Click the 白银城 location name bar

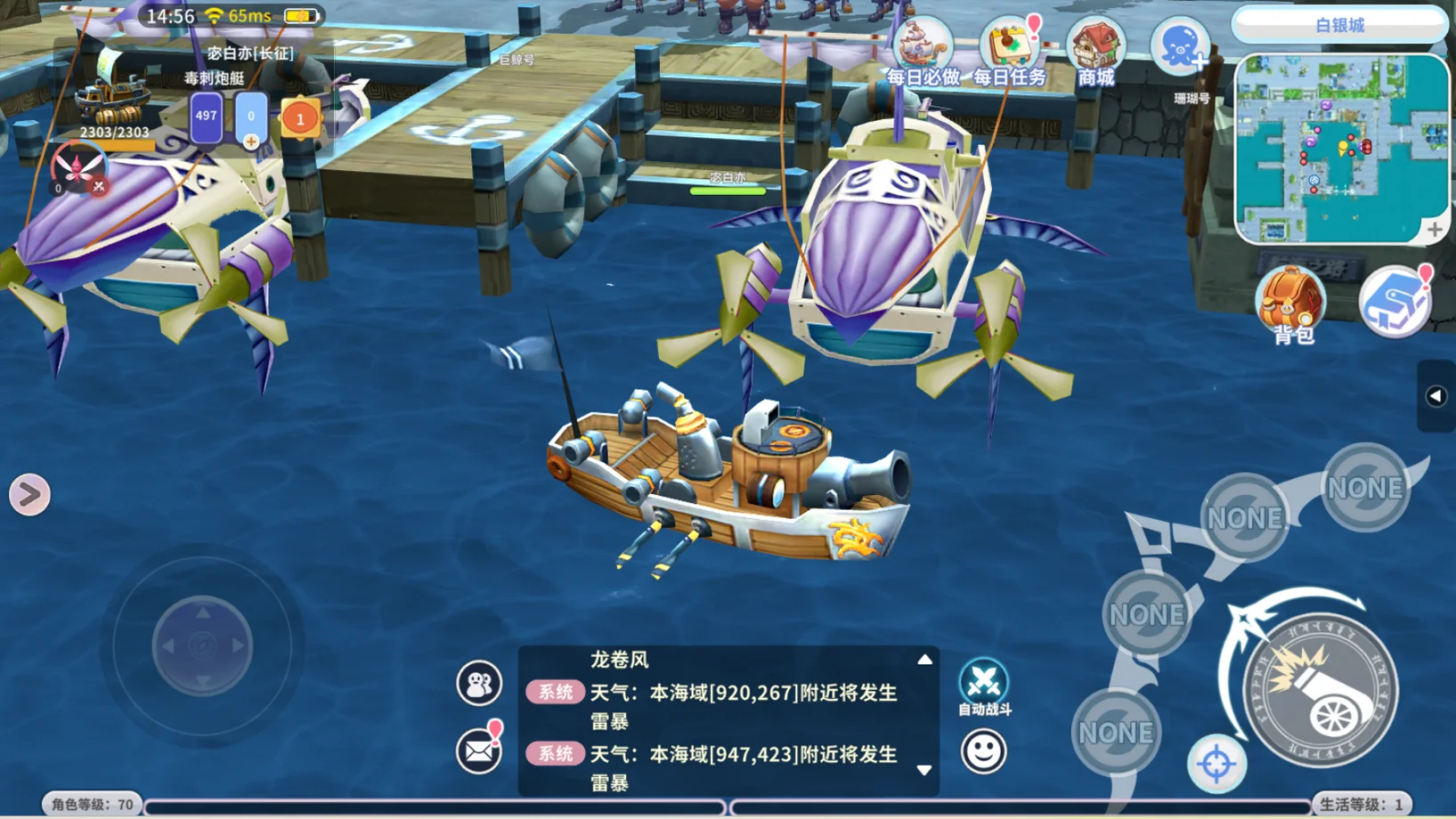point(1338,25)
